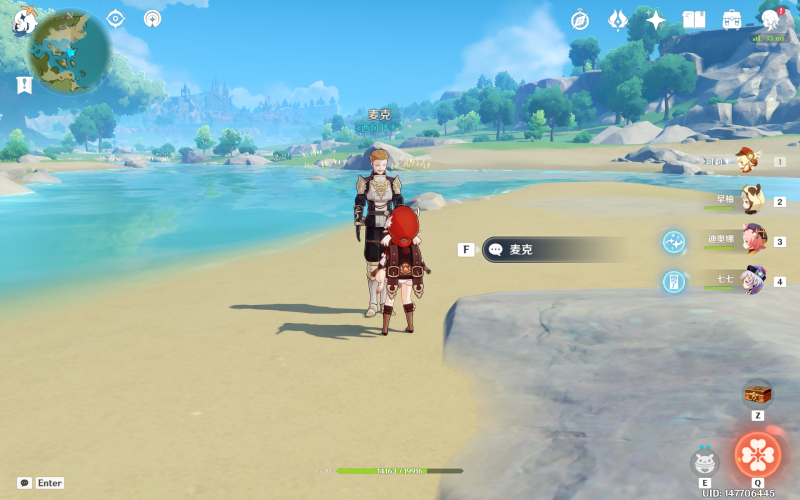The image size is (800, 500).
Task: Click the target crosshair icon beside minimap
Action: 116,18
